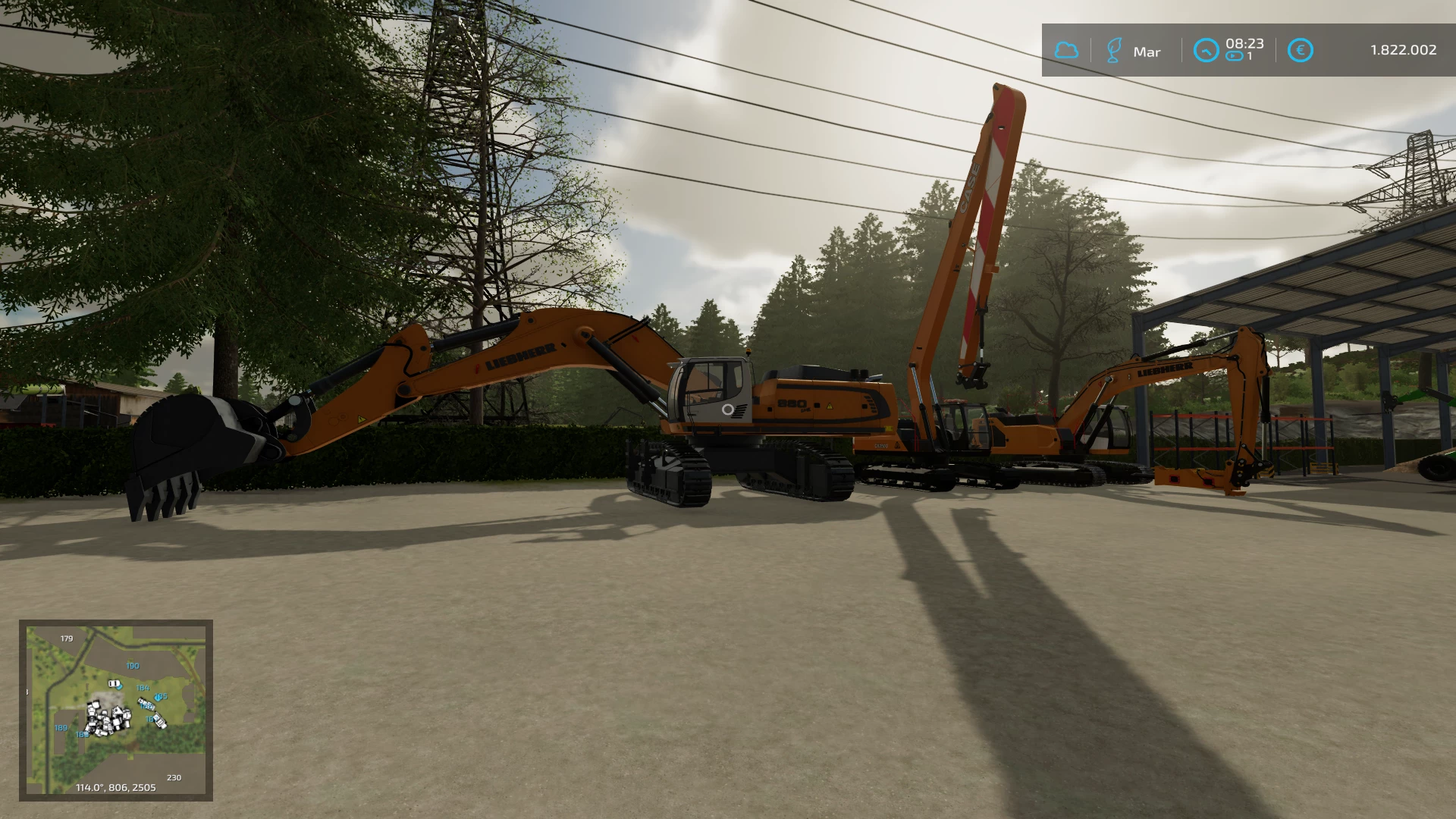This screenshot has width=1456, height=819.
Task: Open field 190 label on minimap
Action: click(133, 666)
